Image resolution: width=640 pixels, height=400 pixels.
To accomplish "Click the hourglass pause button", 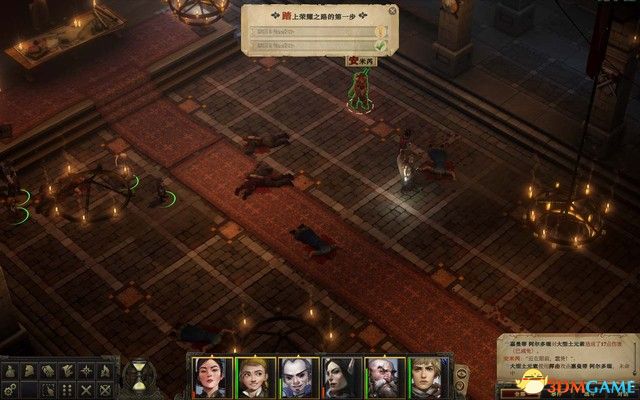I will (136, 376).
